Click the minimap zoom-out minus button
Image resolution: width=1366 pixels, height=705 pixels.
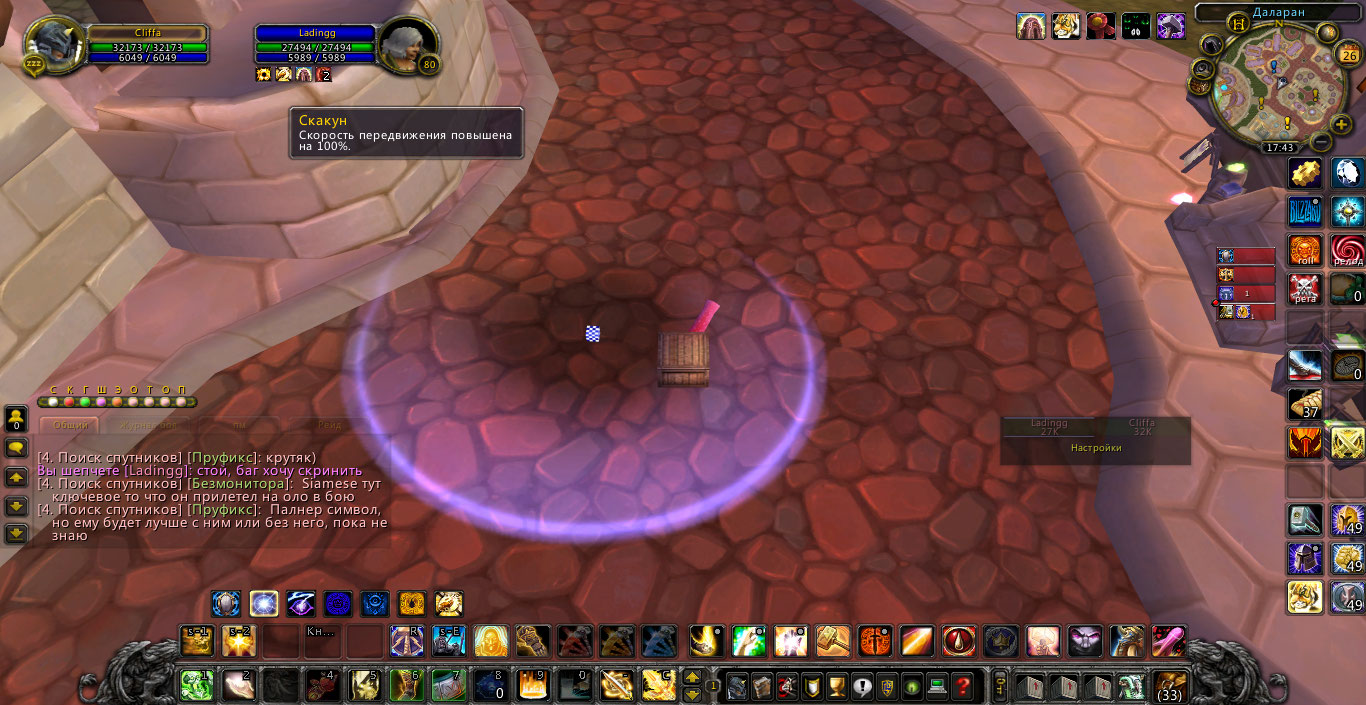(x=1320, y=143)
